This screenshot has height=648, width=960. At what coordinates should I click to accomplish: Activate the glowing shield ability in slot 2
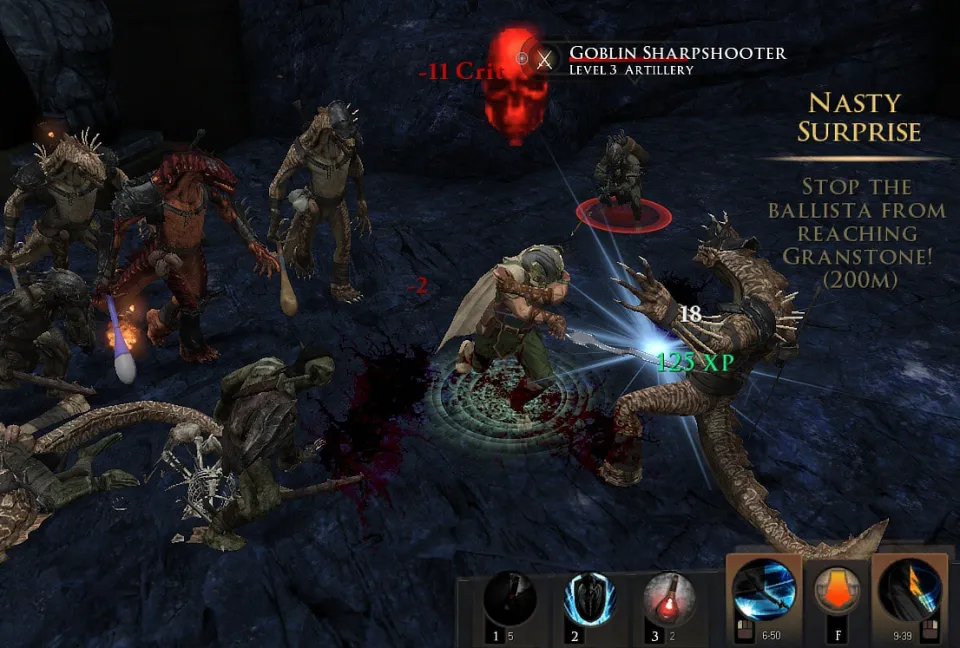click(590, 600)
